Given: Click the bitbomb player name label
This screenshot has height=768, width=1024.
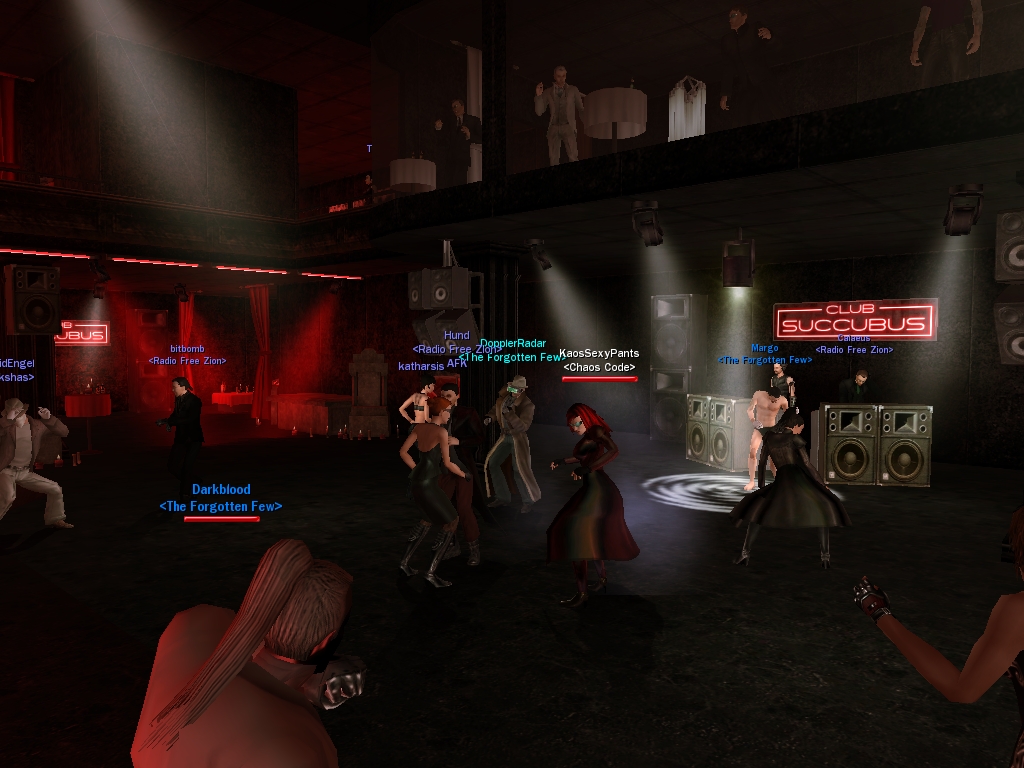Looking at the screenshot, I should coord(187,348).
